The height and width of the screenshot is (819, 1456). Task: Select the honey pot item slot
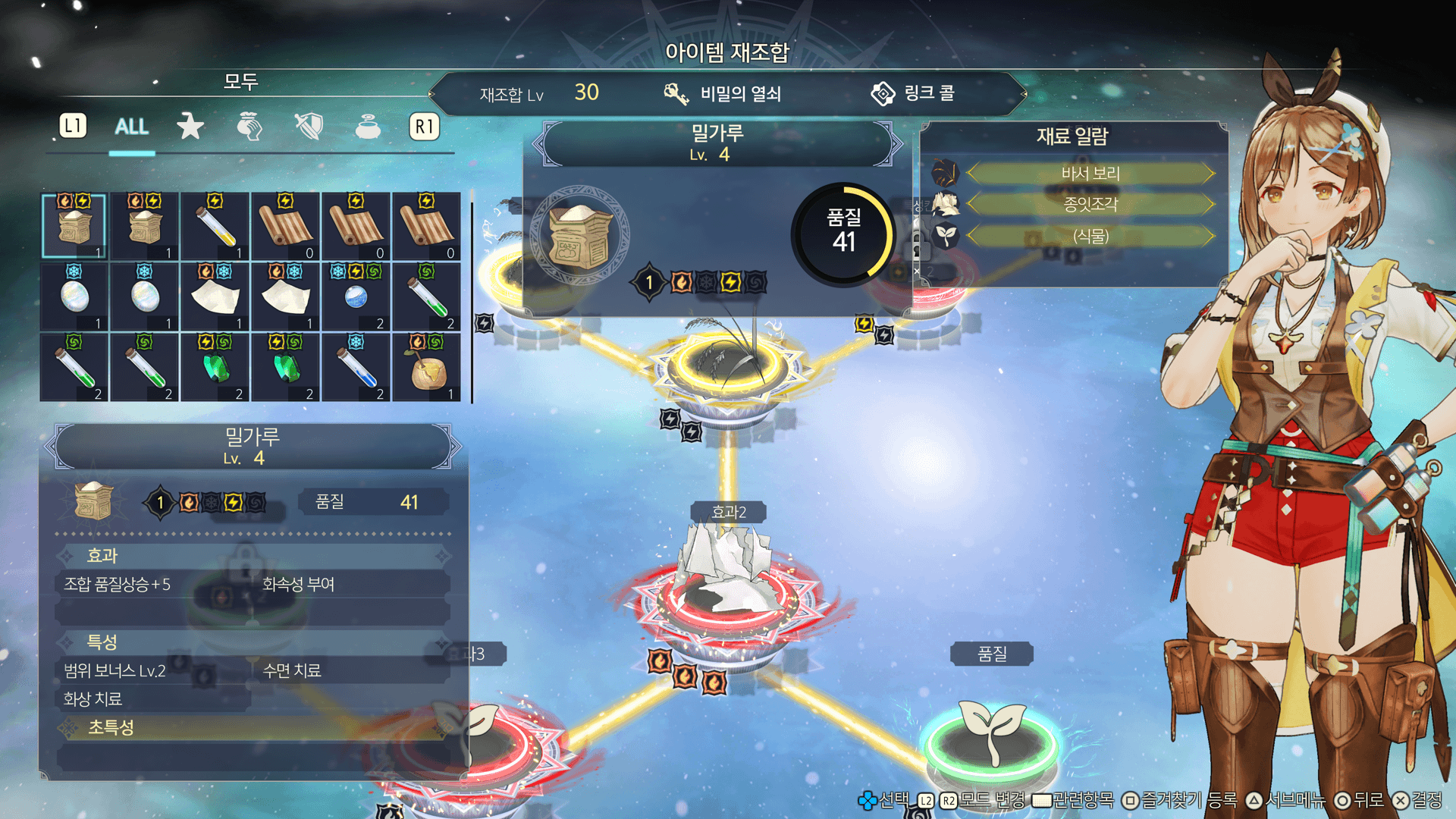point(427,369)
